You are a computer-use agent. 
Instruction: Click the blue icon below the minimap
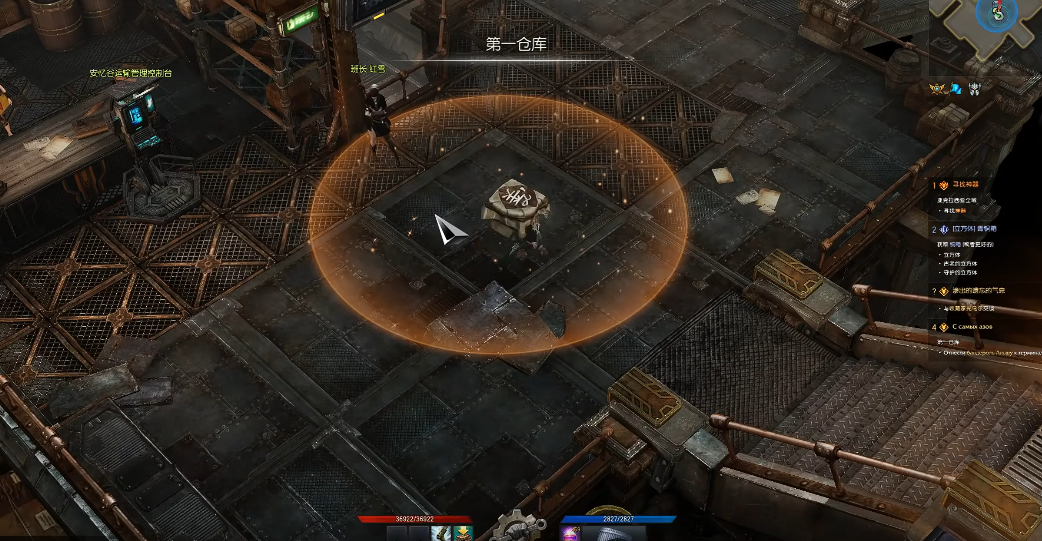956,88
